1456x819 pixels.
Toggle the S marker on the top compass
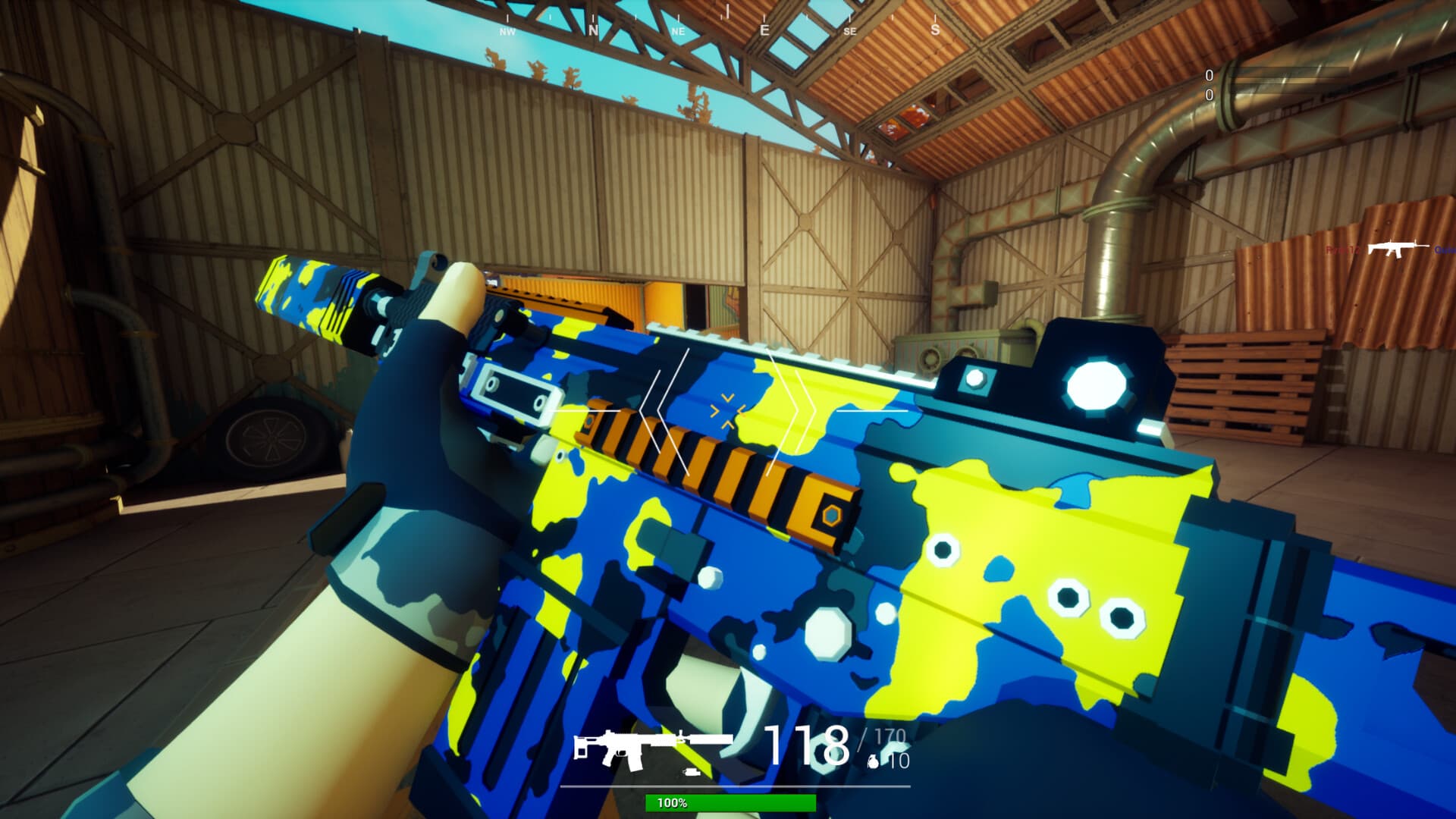pos(934,30)
